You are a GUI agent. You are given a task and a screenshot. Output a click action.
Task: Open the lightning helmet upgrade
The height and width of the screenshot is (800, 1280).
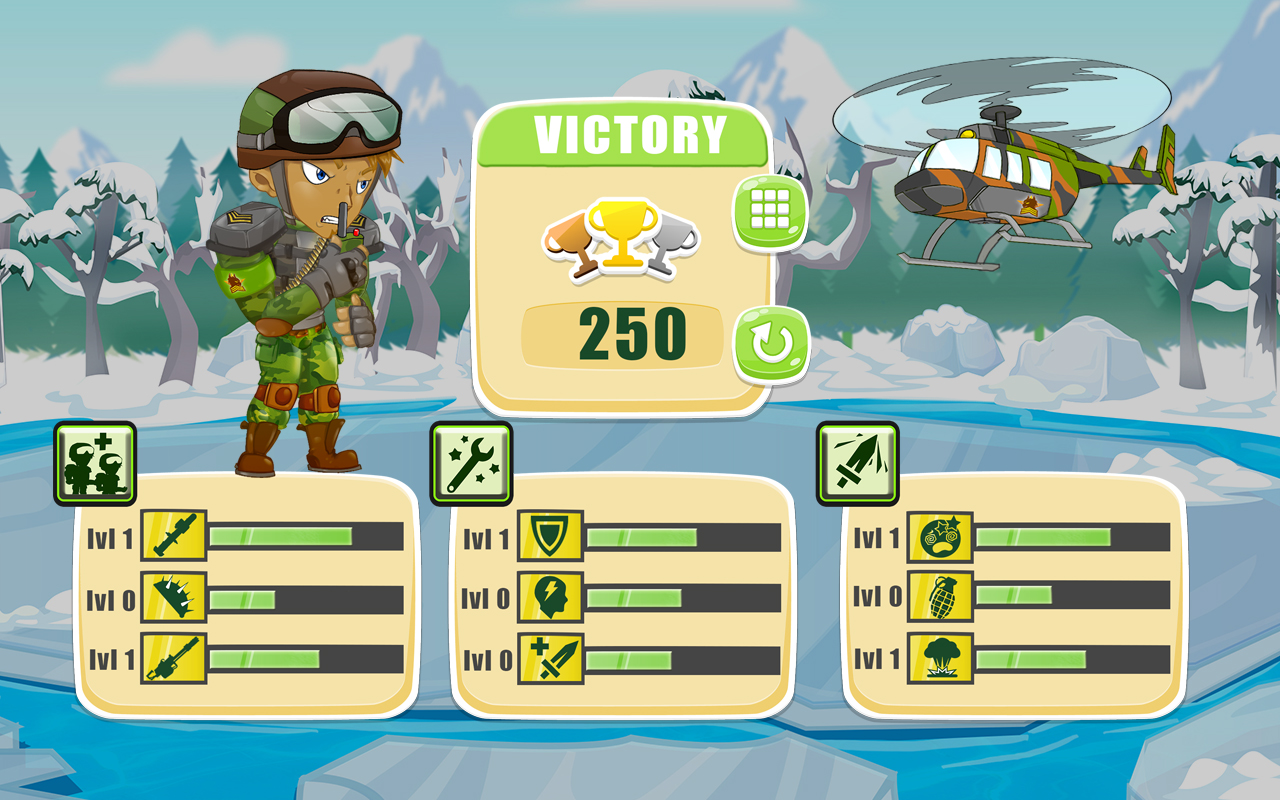pyautogui.click(x=549, y=597)
